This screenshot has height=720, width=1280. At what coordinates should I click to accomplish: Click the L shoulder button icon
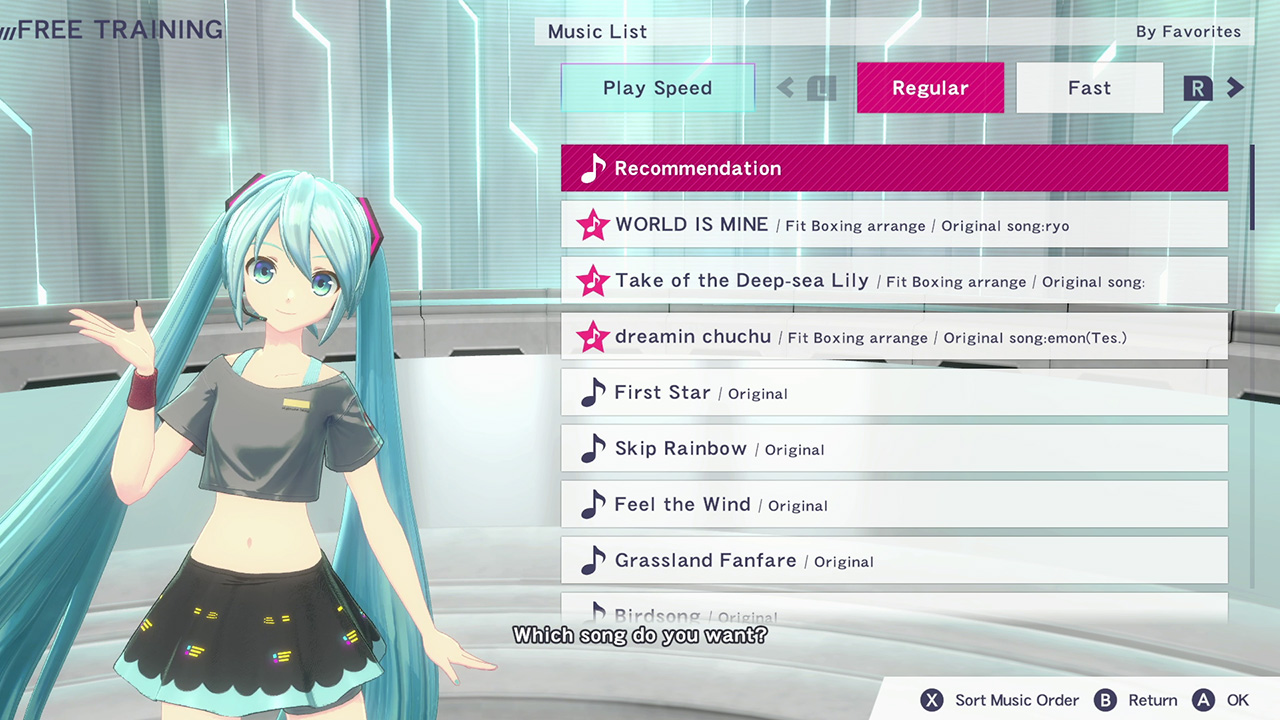[x=820, y=88]
